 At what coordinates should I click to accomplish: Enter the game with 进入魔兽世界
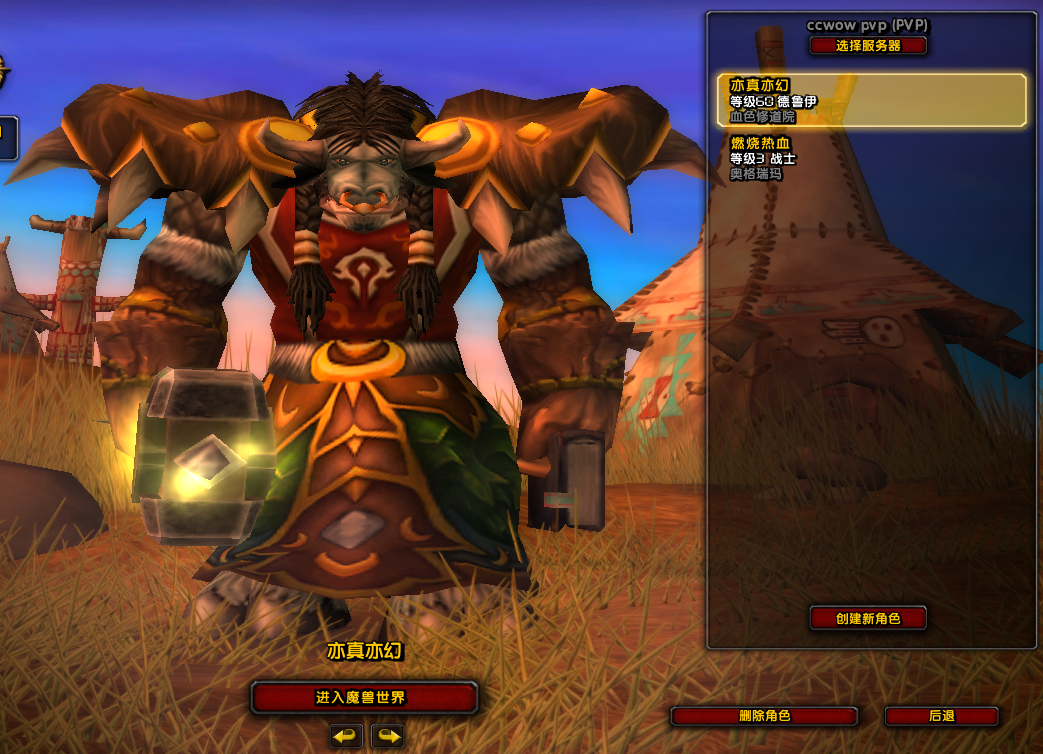[364, 697]
